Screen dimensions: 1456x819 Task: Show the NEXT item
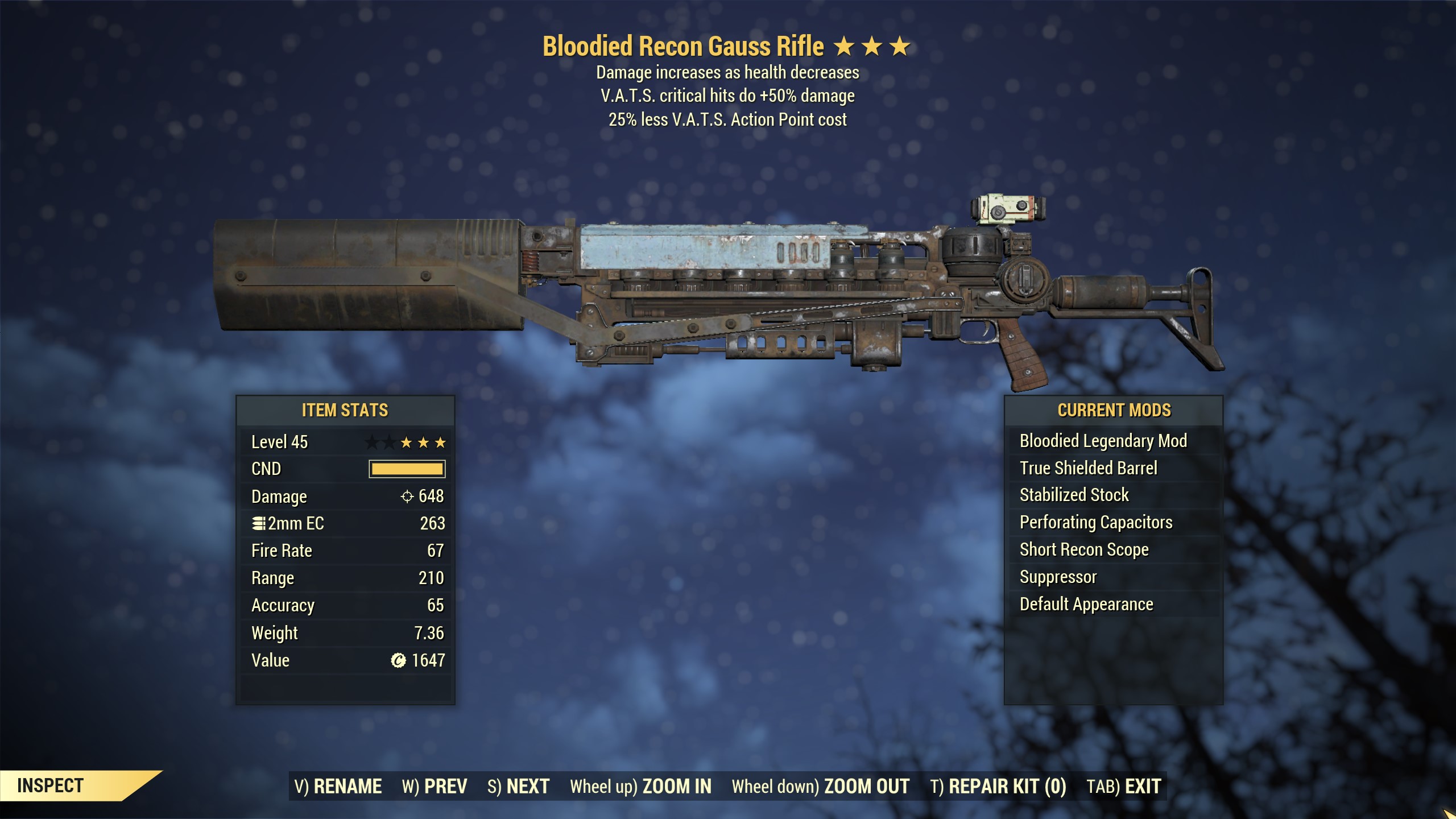pyautogui.click(x=518, y=786)
